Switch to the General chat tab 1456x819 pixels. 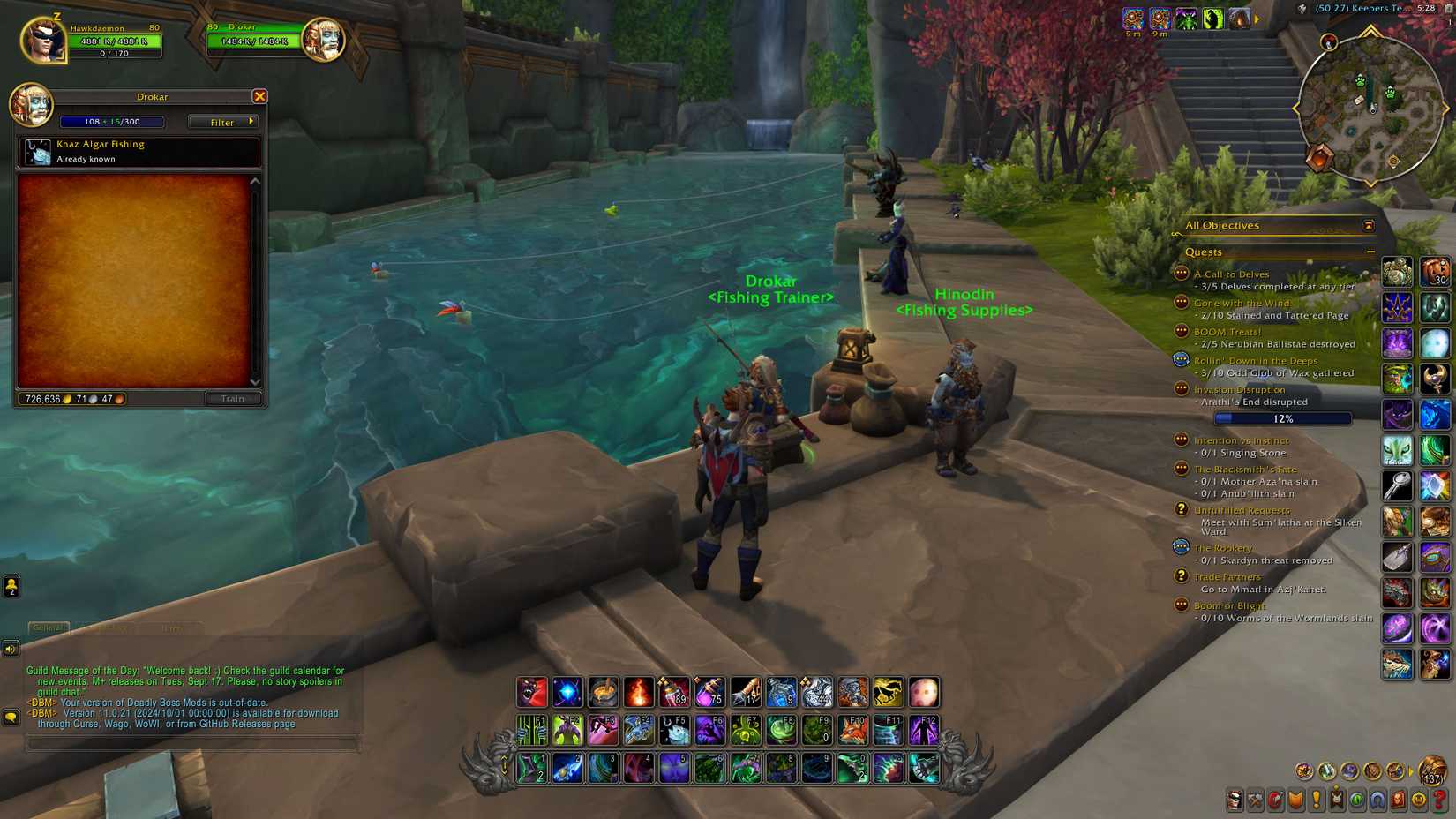coord(47,628)
